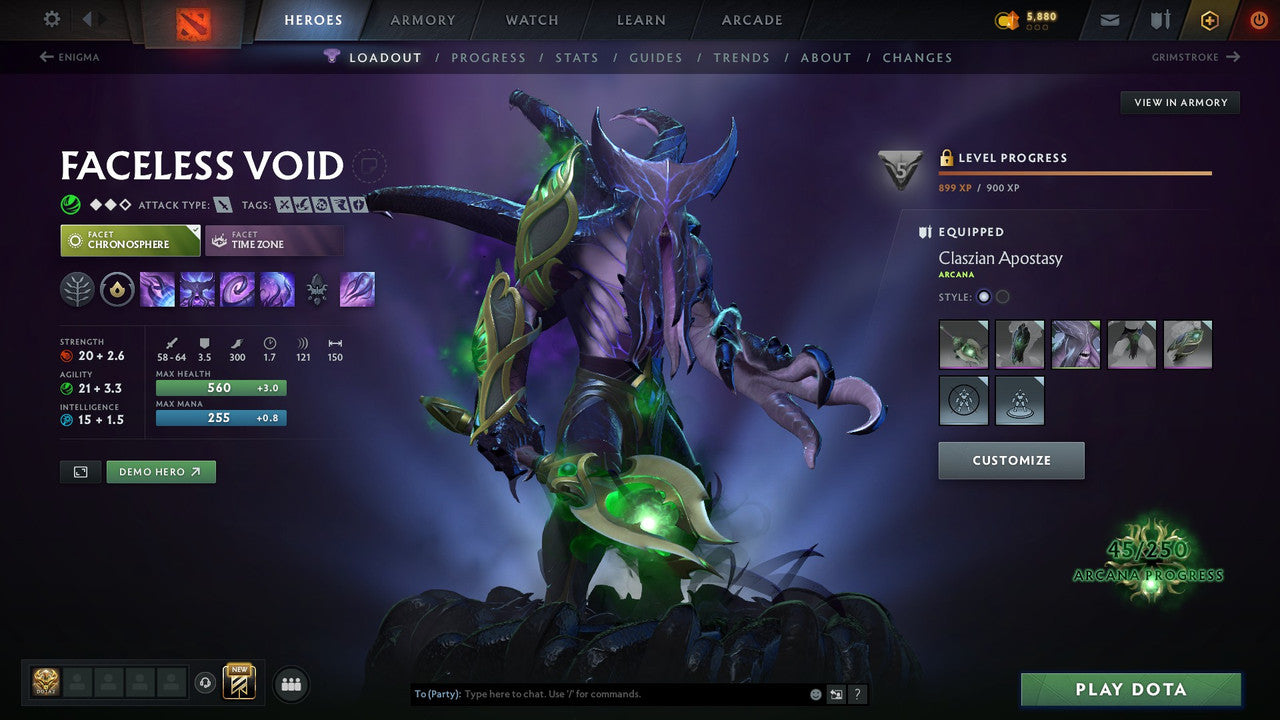Select the Chronosphere facet
1280x720 pixels.
click(x=130, y=240)
